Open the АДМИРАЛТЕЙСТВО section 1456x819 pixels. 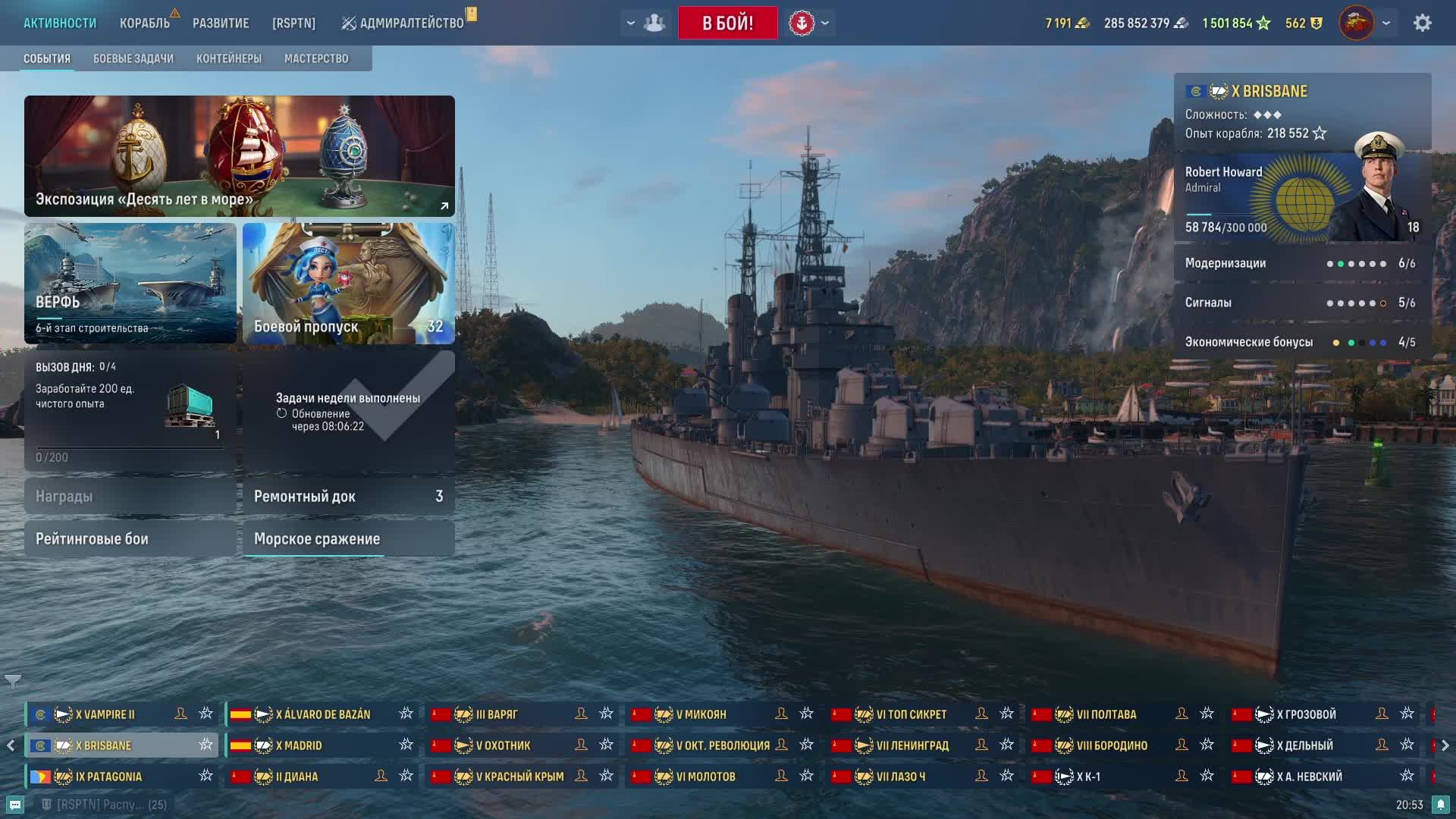click(x=403, y=23)
